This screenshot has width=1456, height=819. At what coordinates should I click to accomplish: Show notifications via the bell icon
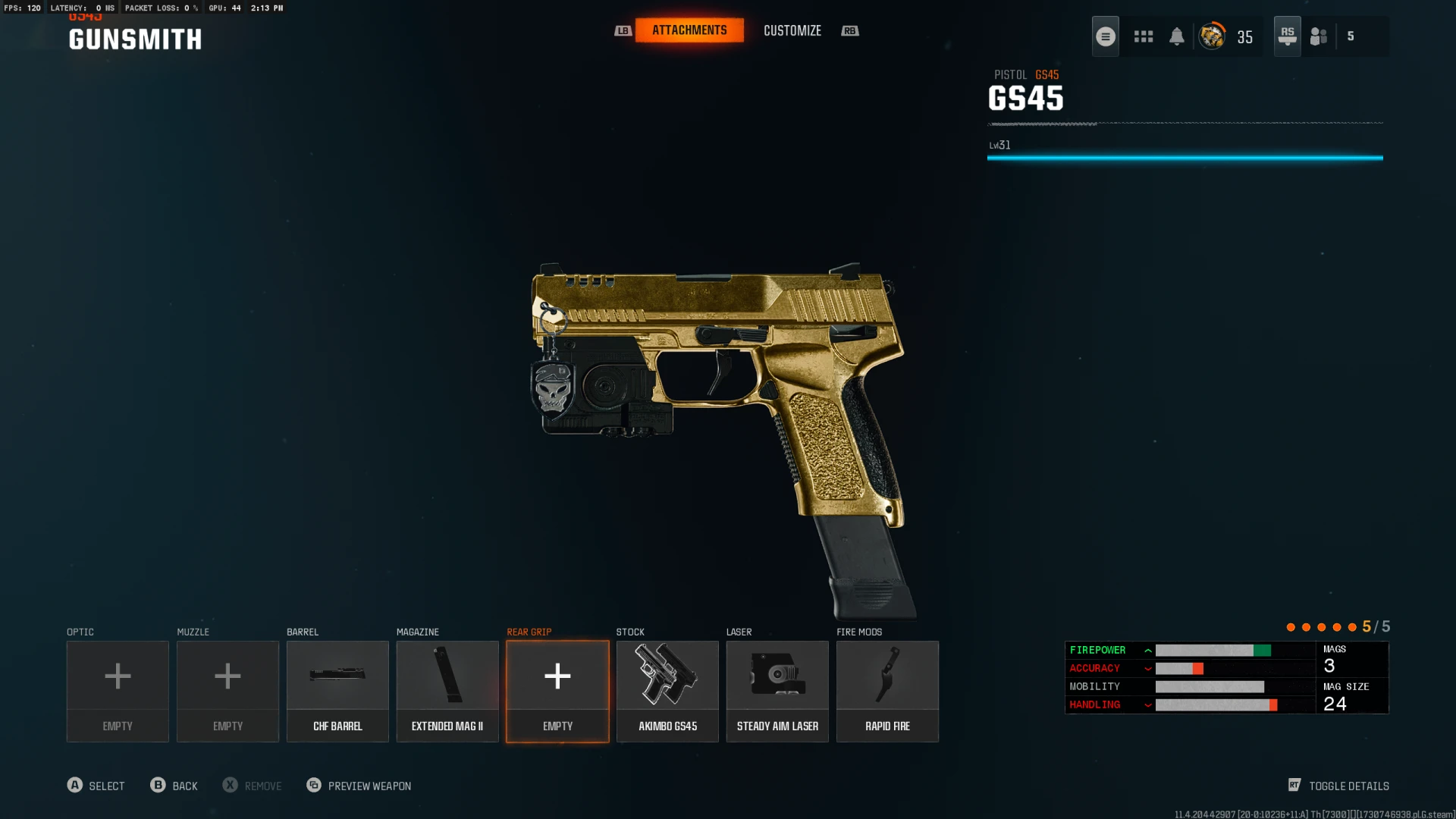1176,36
